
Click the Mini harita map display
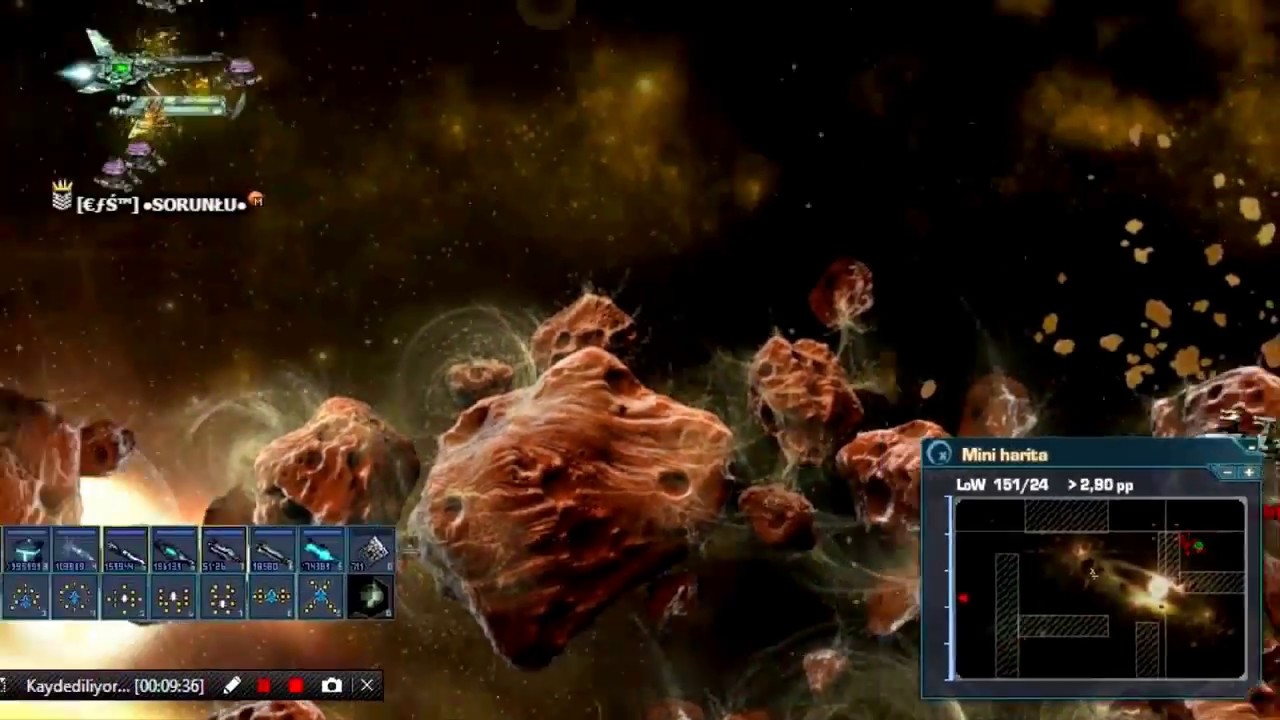point(1100,588)
